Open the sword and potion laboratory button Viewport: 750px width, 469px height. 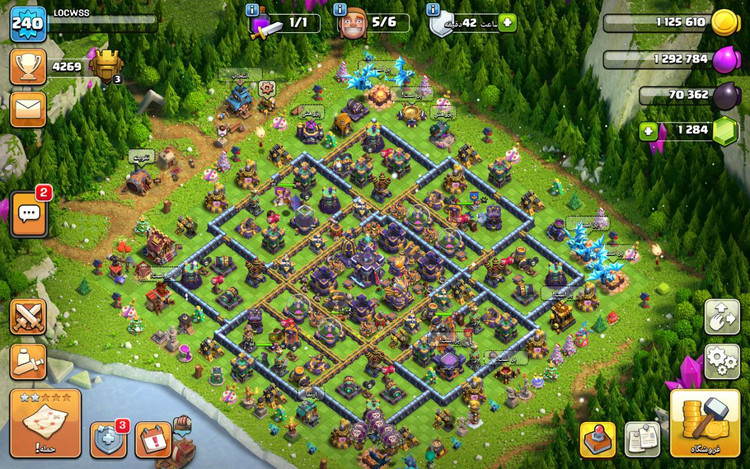pos(28,361)
